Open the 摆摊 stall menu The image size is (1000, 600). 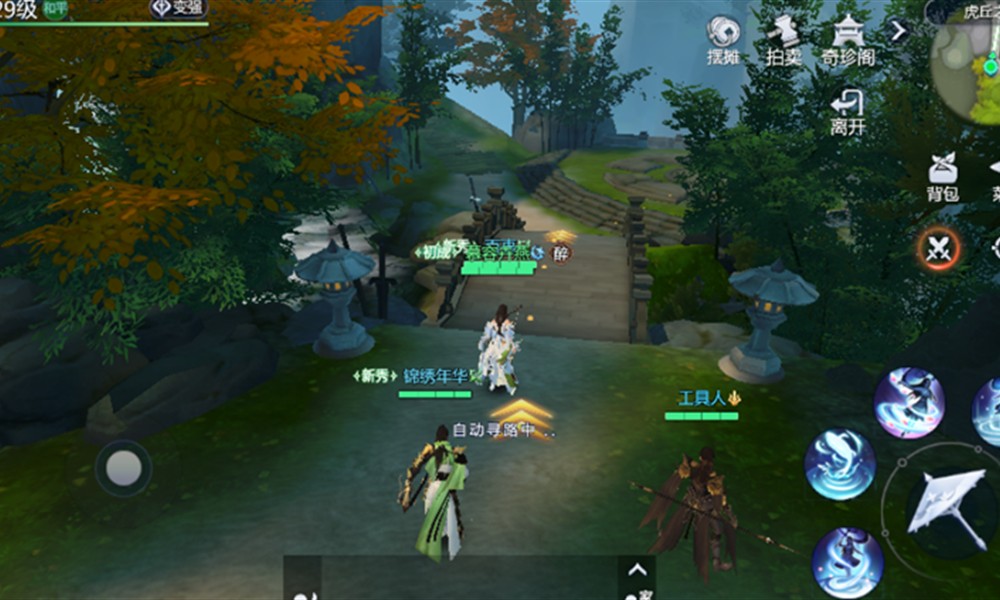[722, 40]
